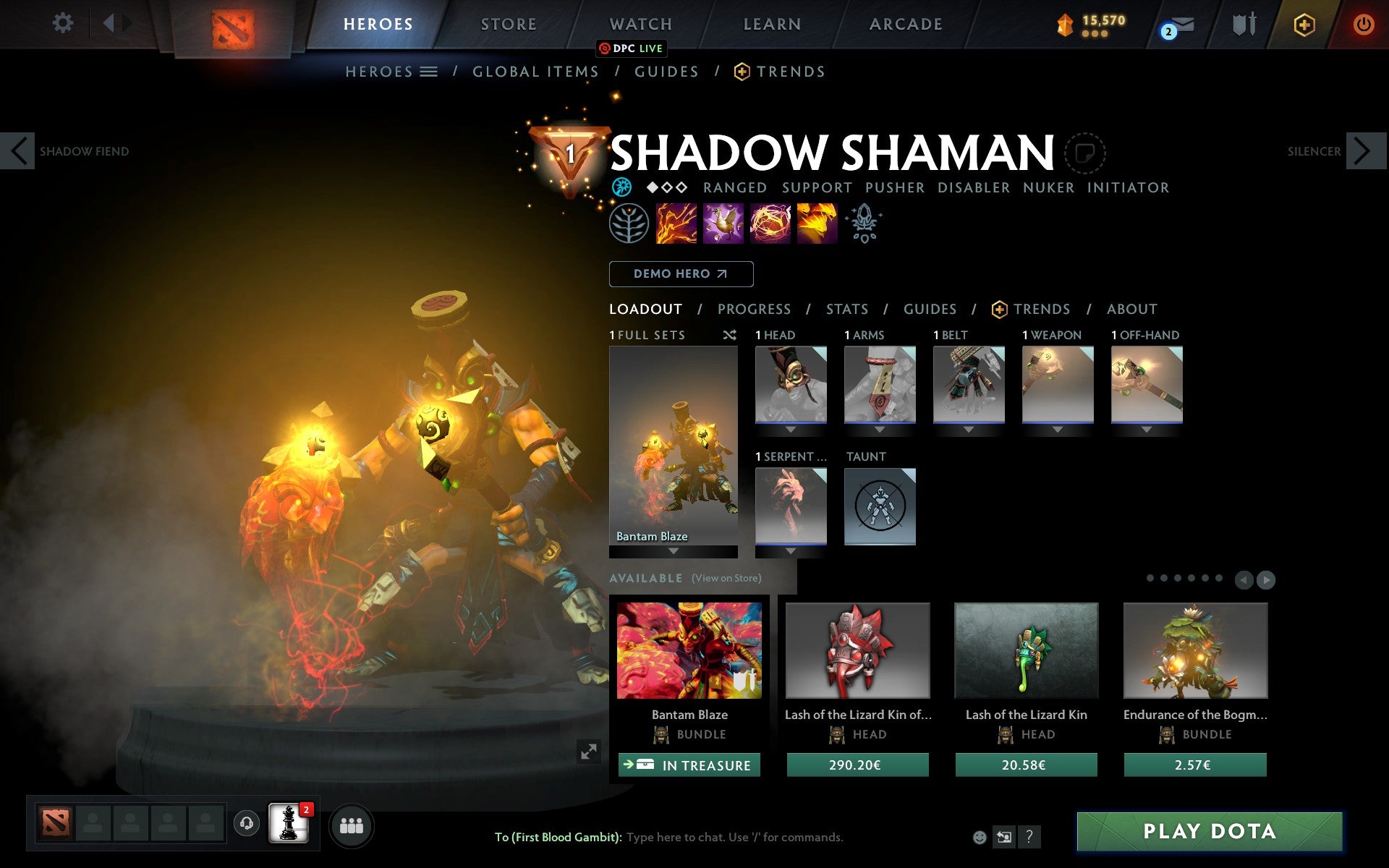Image resolution: width=1389 pixels, height=868 pixels.
Task: Open the Watch menu at the top
Action: point(640,24)
